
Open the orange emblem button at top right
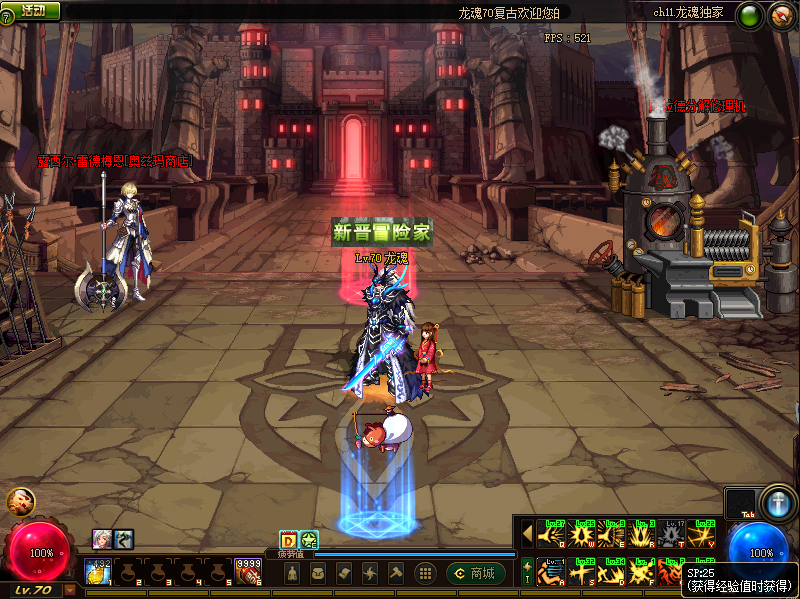point(781,15)
